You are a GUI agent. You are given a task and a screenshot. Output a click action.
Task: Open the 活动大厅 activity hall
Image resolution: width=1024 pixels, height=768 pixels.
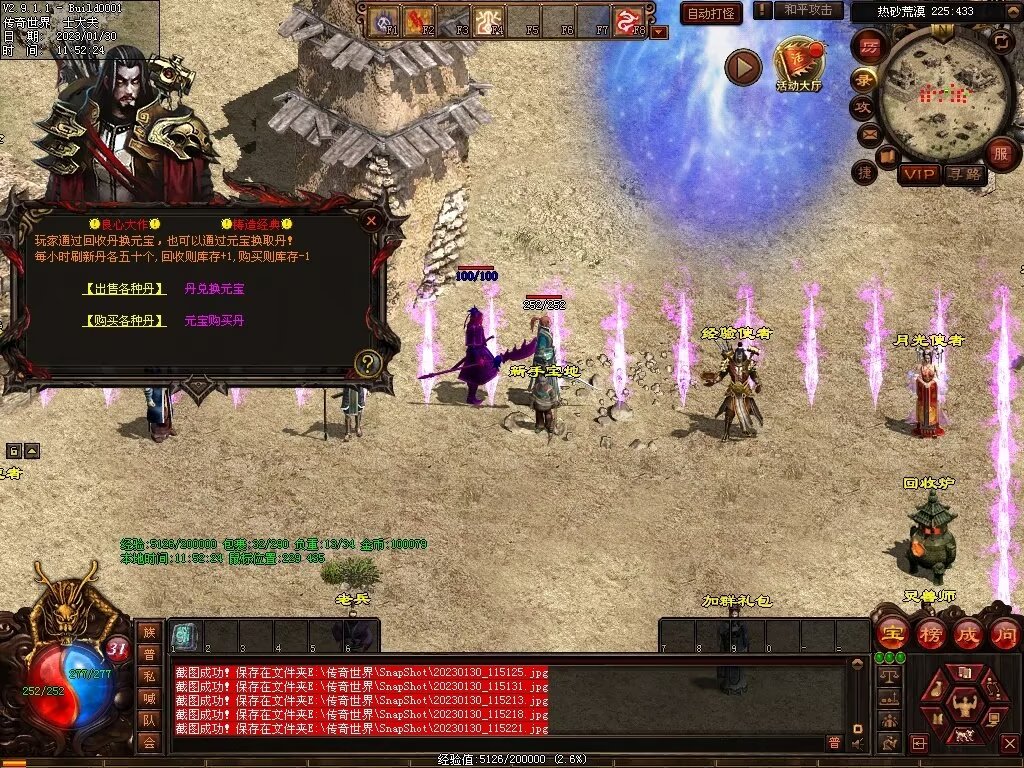798,63
